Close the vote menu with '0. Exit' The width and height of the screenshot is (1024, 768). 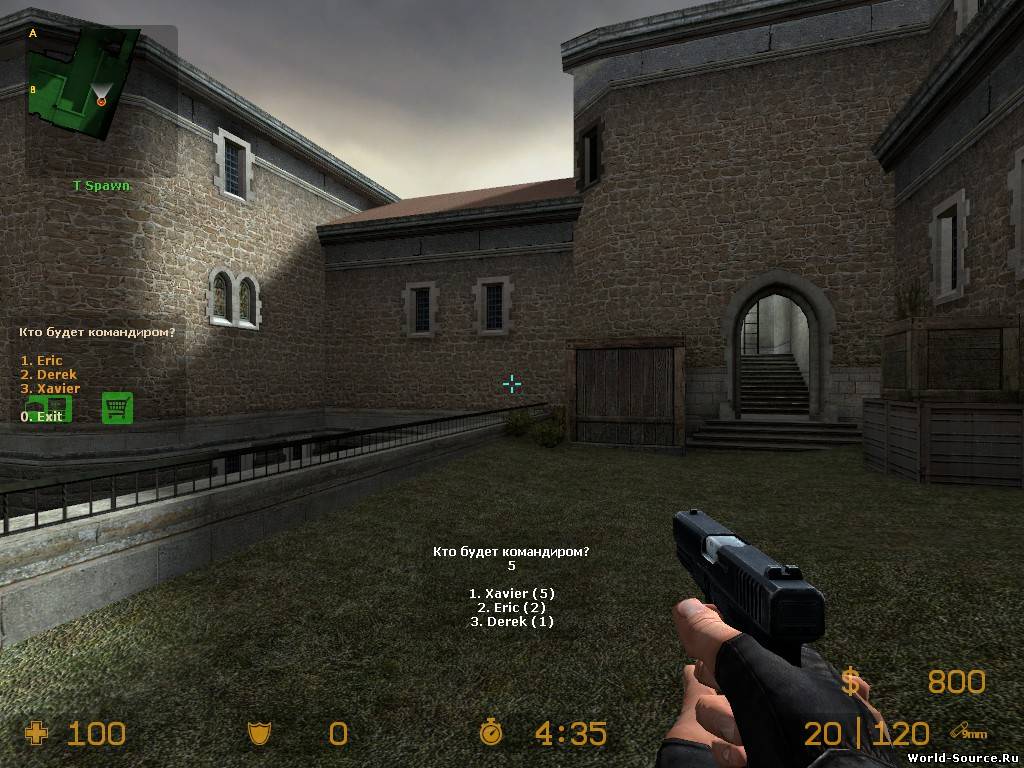(x=41, y=416)
